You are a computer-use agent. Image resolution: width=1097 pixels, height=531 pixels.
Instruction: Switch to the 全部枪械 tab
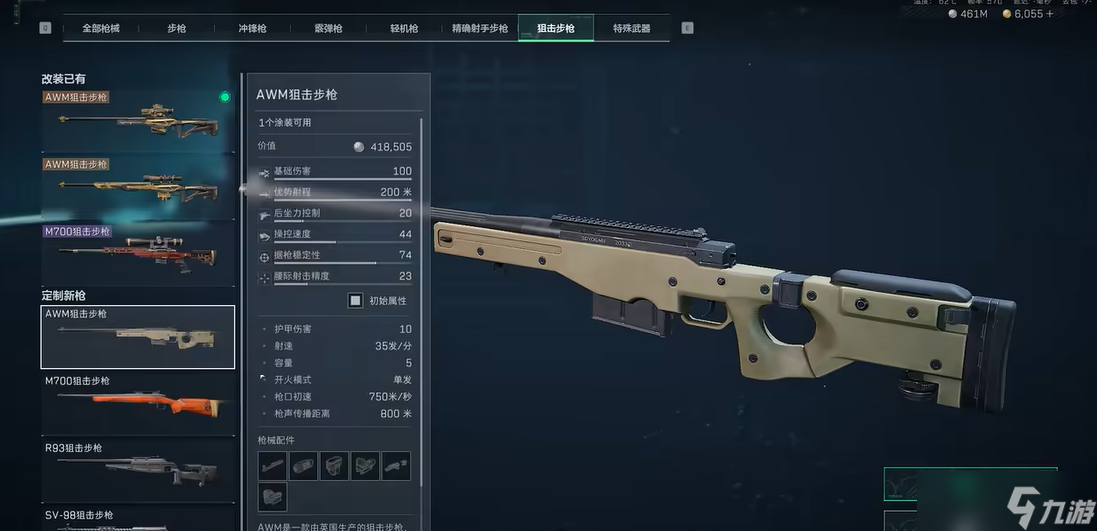click(100, 28)
